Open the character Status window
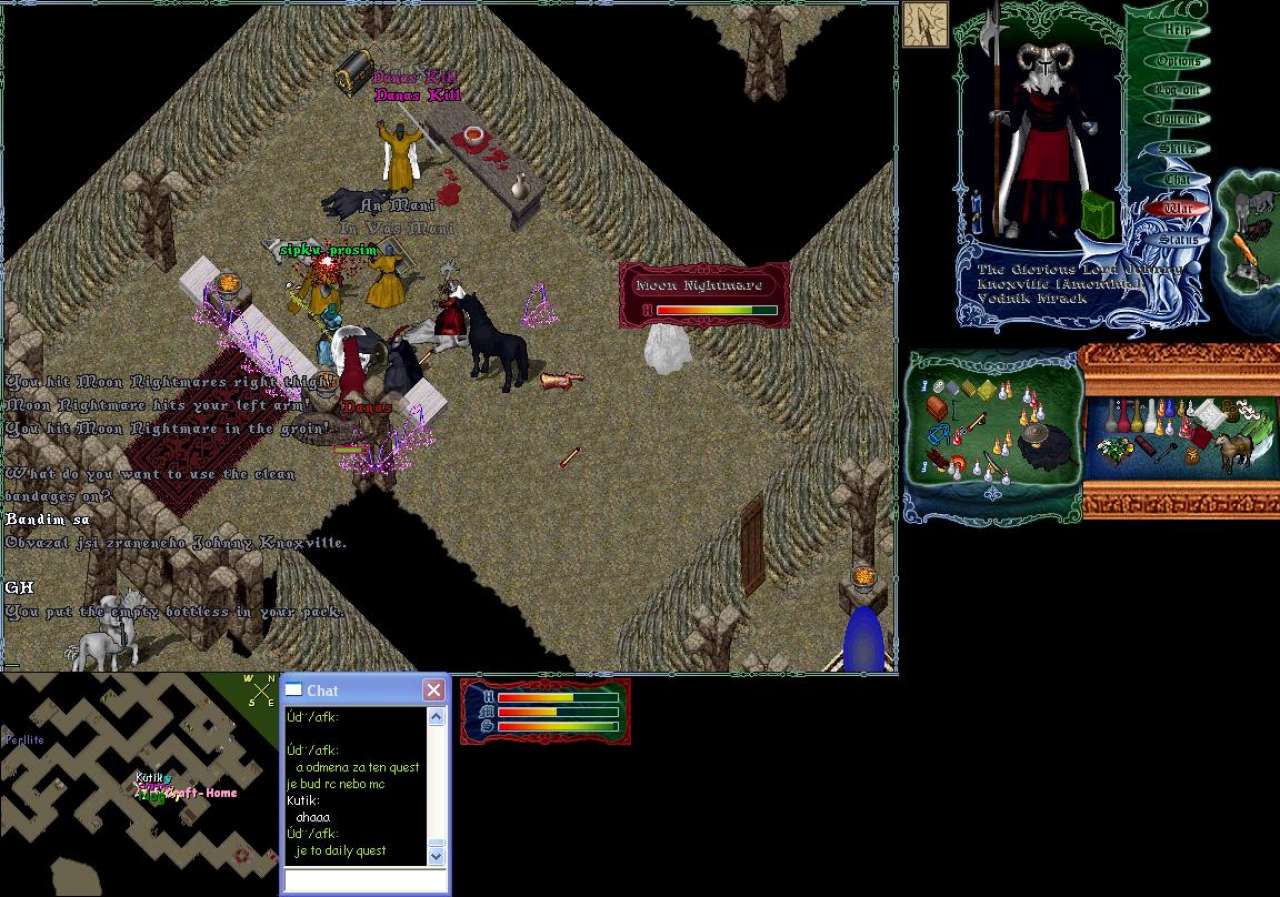 (1178, 239)
